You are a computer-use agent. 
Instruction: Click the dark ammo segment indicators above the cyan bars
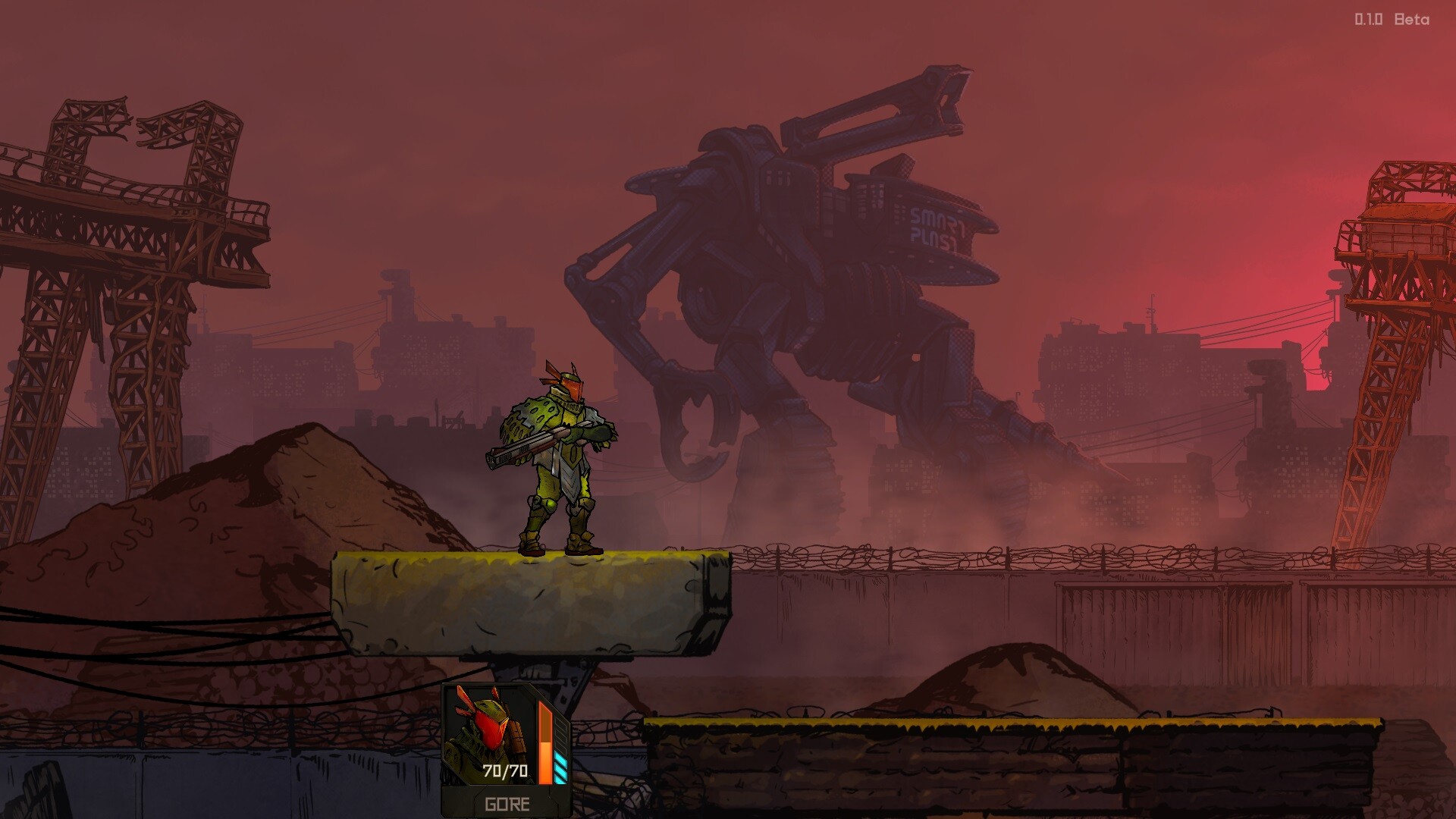click(560, 733)
